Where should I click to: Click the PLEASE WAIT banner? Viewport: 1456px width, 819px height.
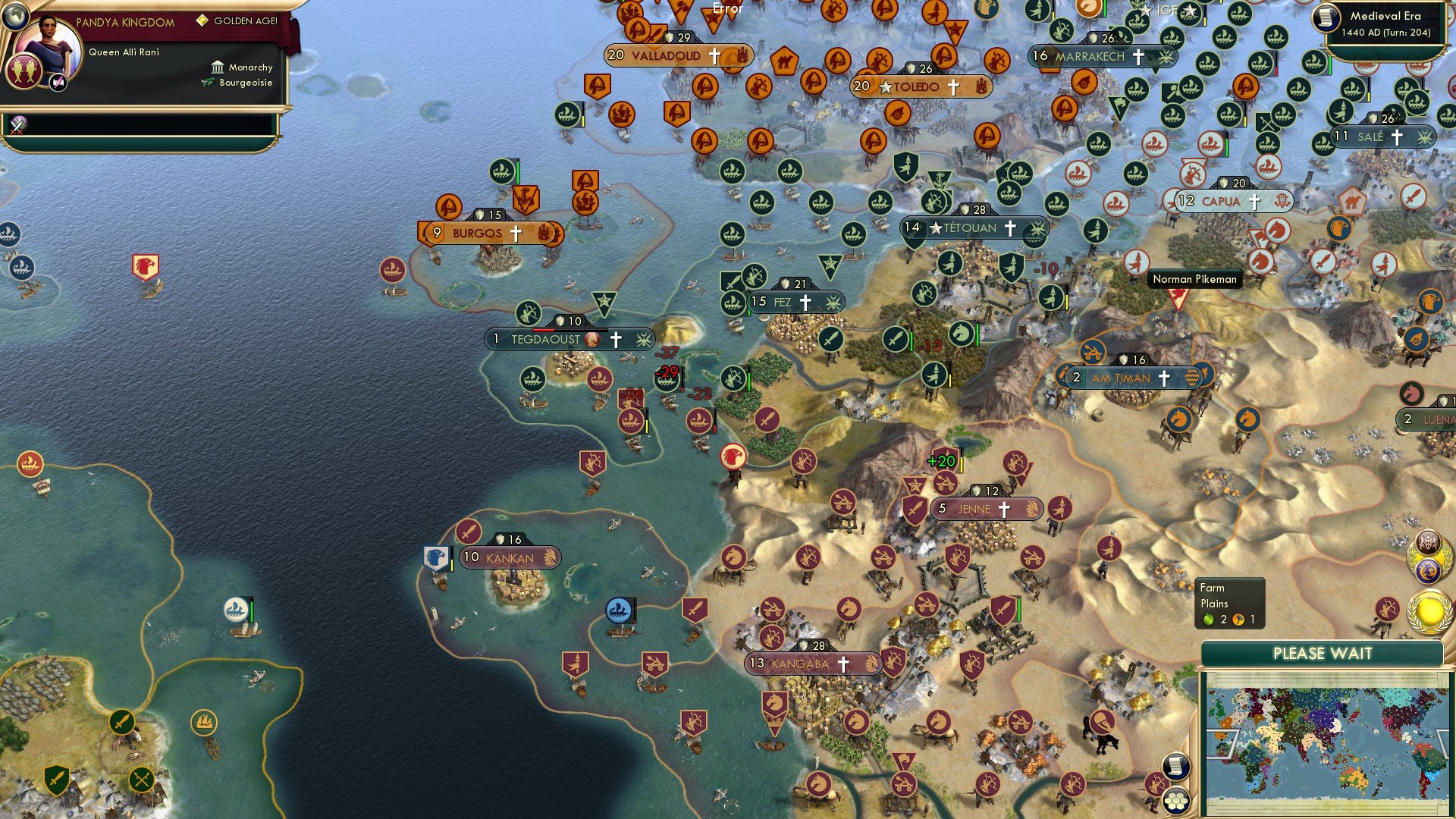pyautogui.click(x=1323, y=653)
